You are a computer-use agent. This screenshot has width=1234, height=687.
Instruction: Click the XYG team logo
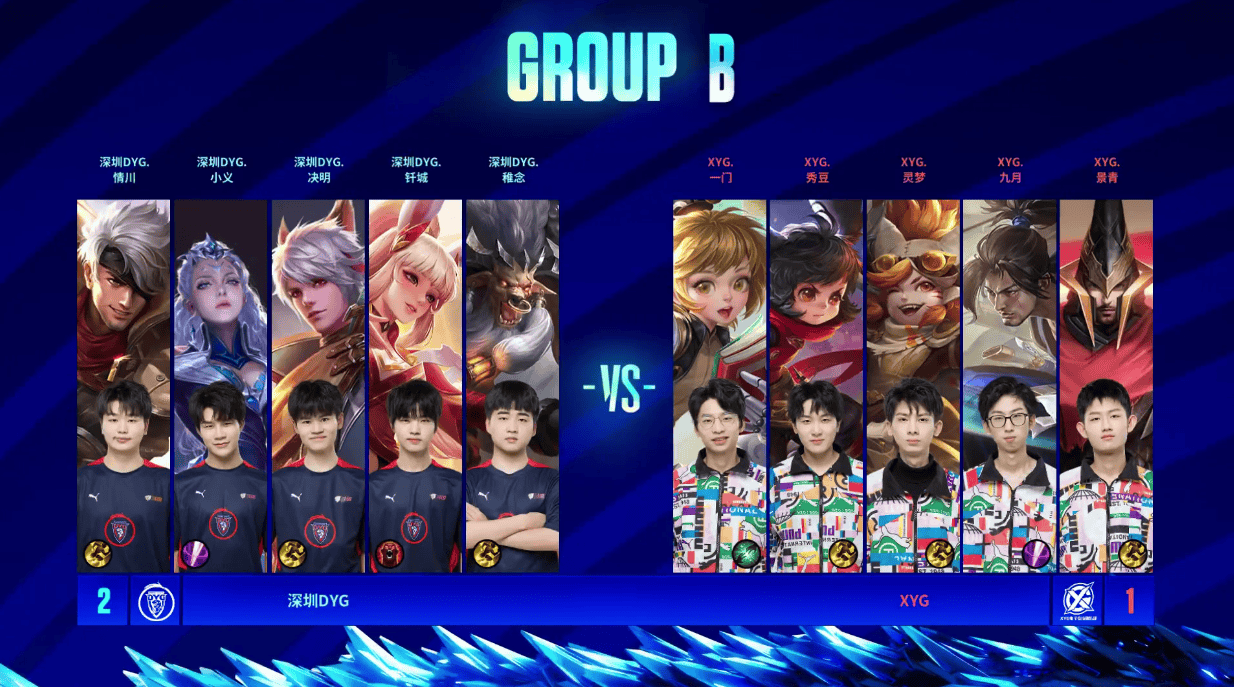pyautogui.click(x=1078, y=601)
